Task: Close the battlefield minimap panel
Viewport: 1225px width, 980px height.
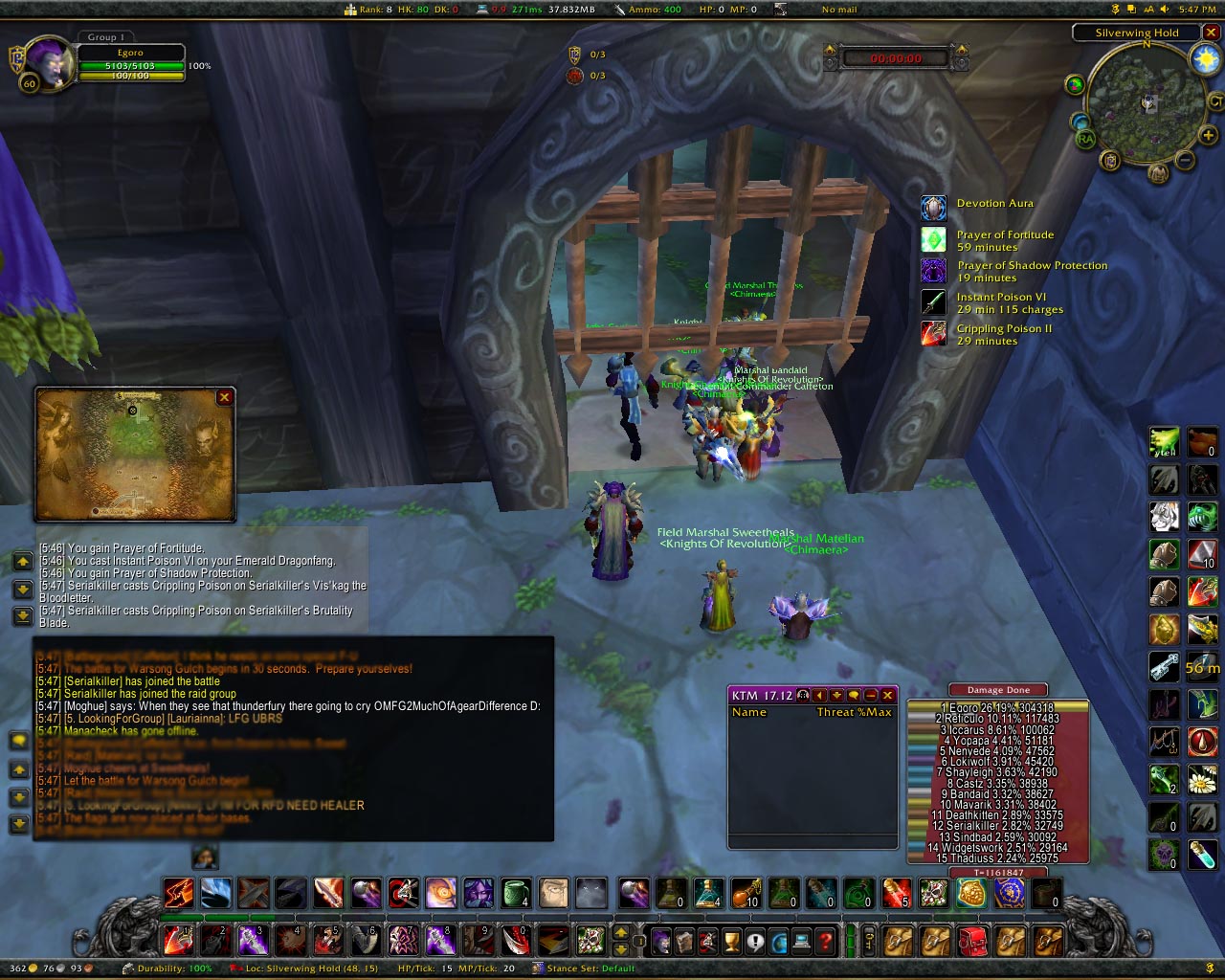Action: pos(224,397)
